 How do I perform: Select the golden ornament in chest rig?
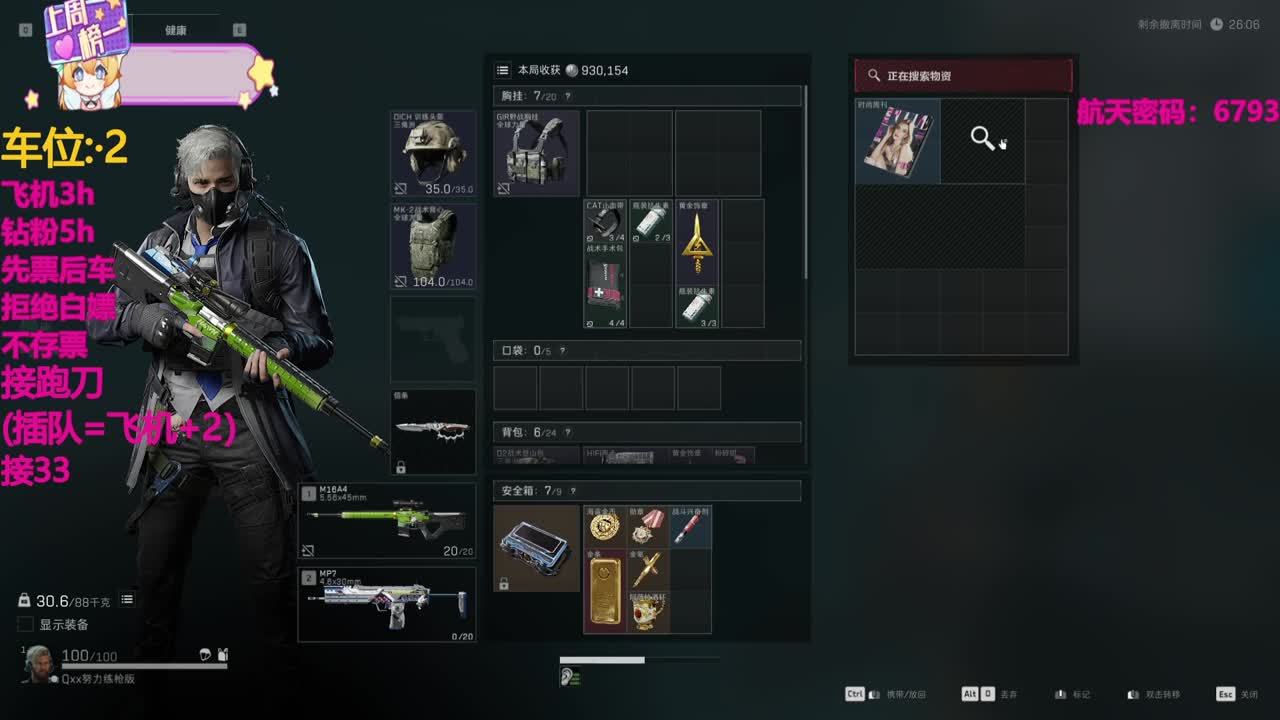tap(697, 242)
